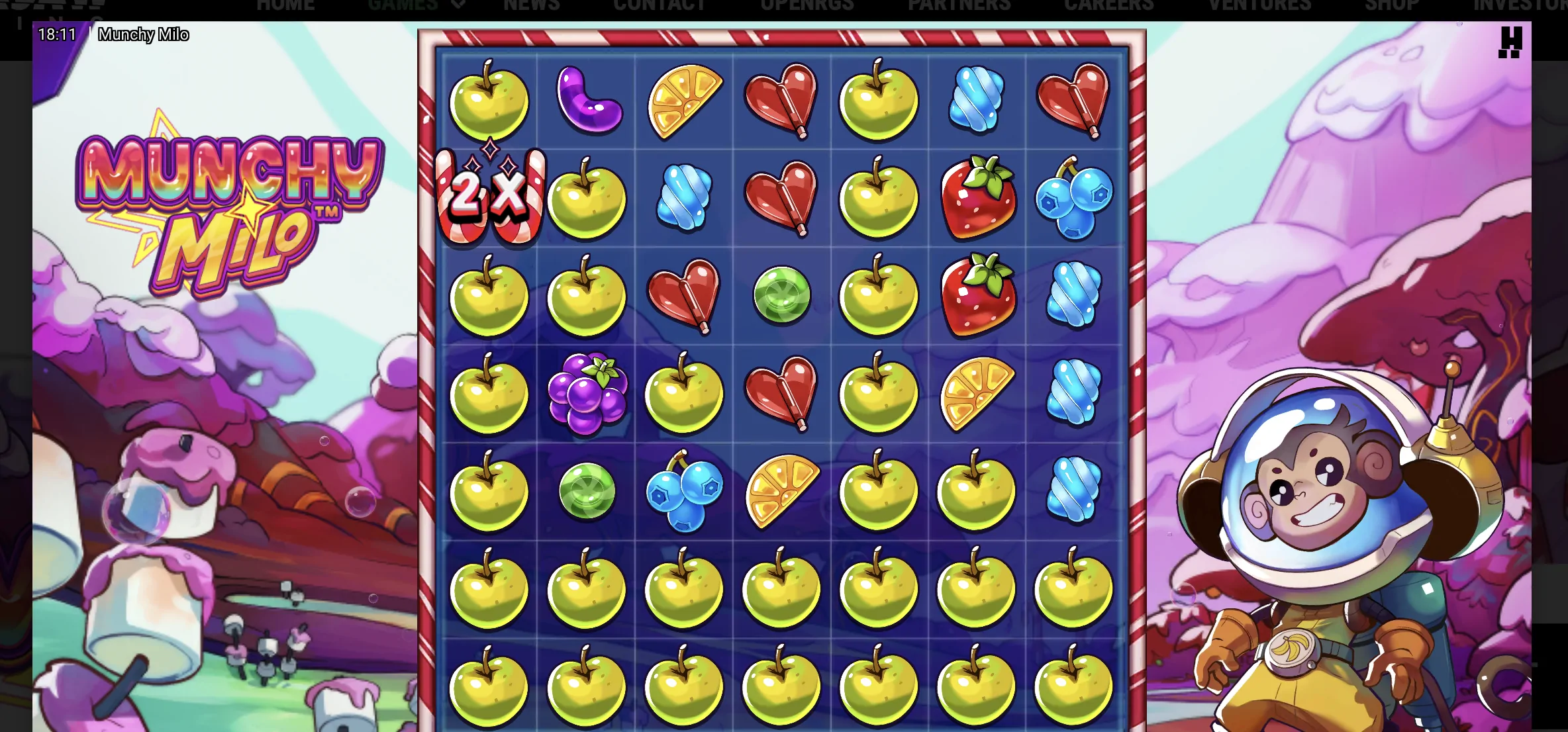Open the CONTACT page
The image size is (1568, 732).
tap(660, 5)
